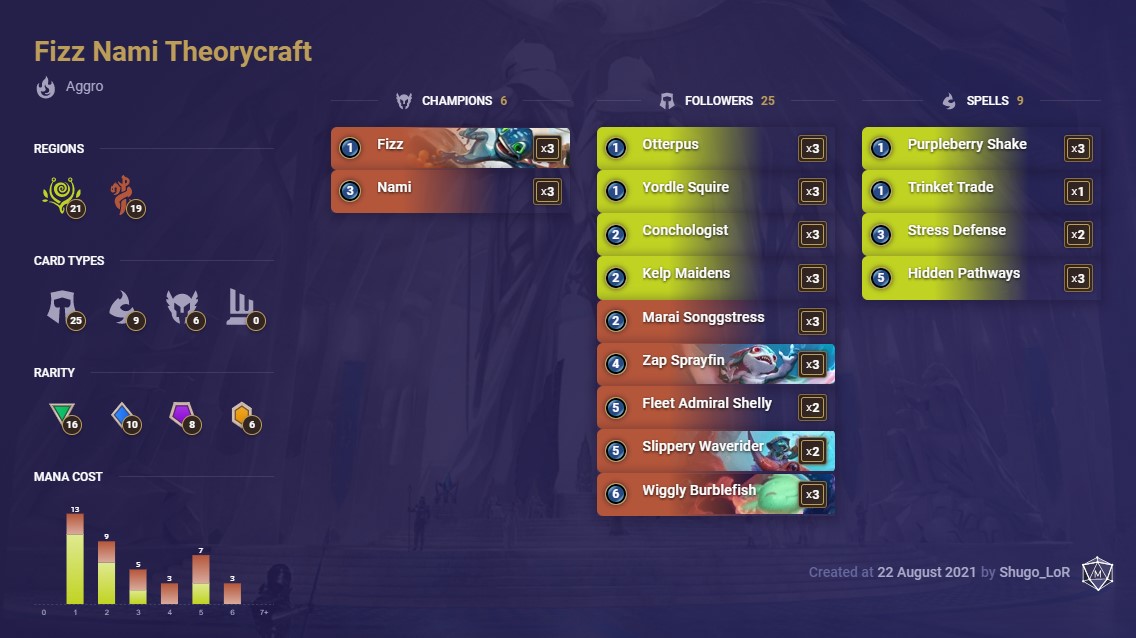Open the Purpleberry Shake spell card
Image resolution: width=1136 pixels, height=638 pixels.
pyautogui.click(x=980, y=147)
